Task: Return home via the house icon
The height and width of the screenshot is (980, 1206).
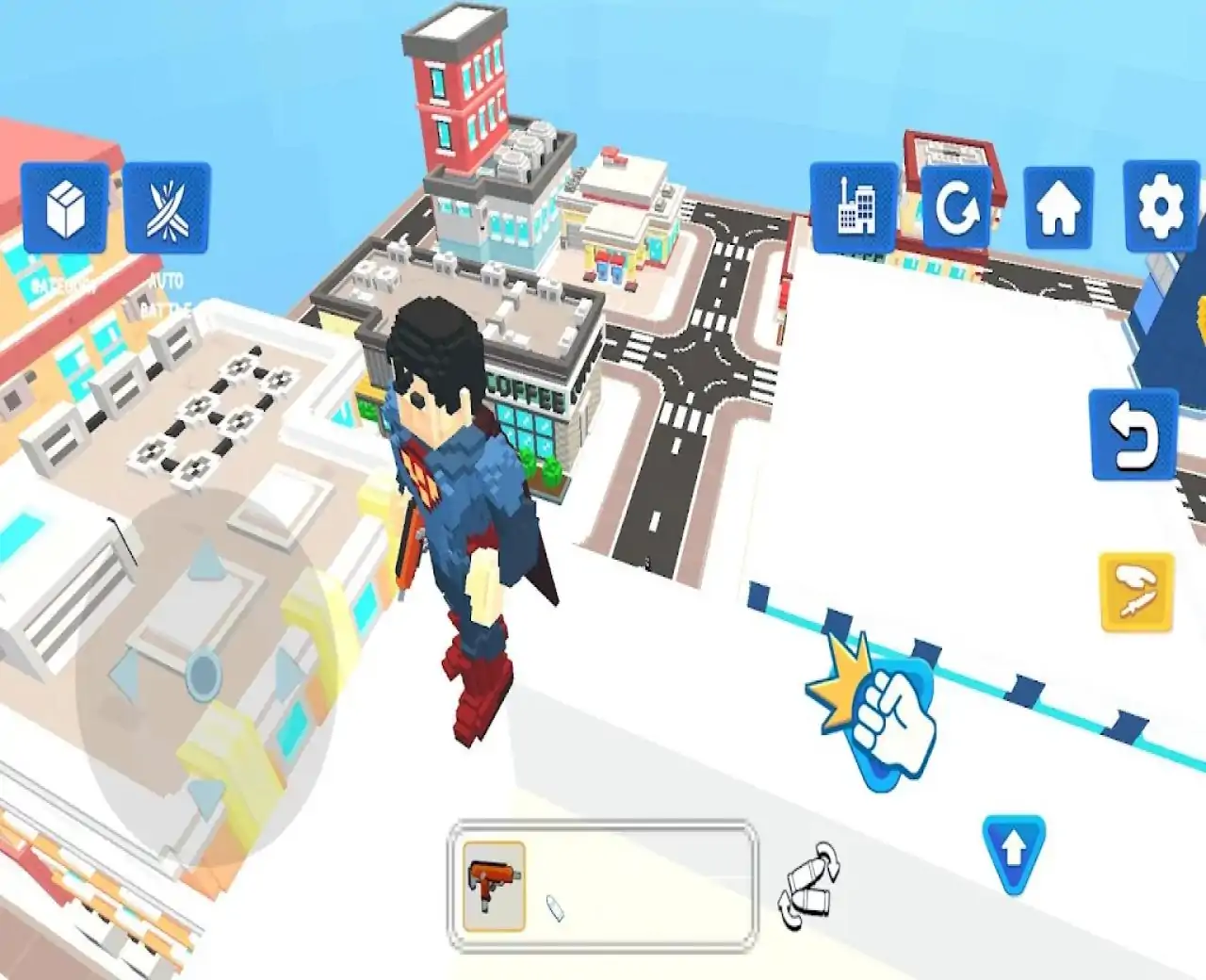Action: click(x=1060, y=207)
